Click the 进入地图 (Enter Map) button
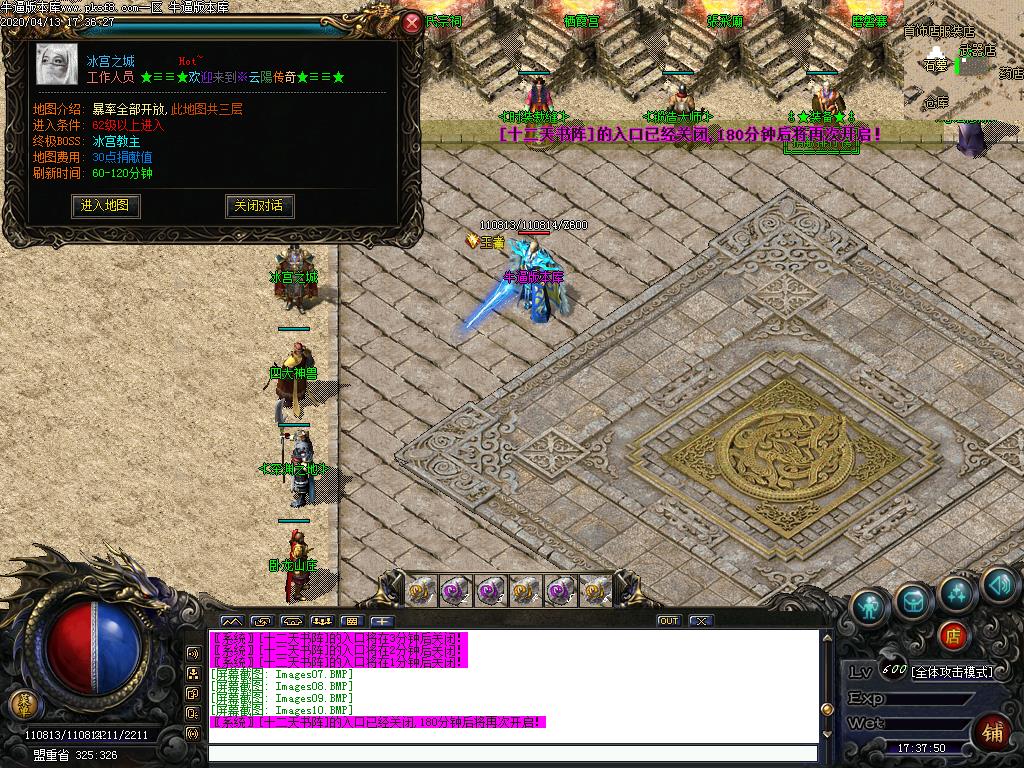Image resolution: width=1024 pixels, height=768 pixels. click(x=106, y=206)
